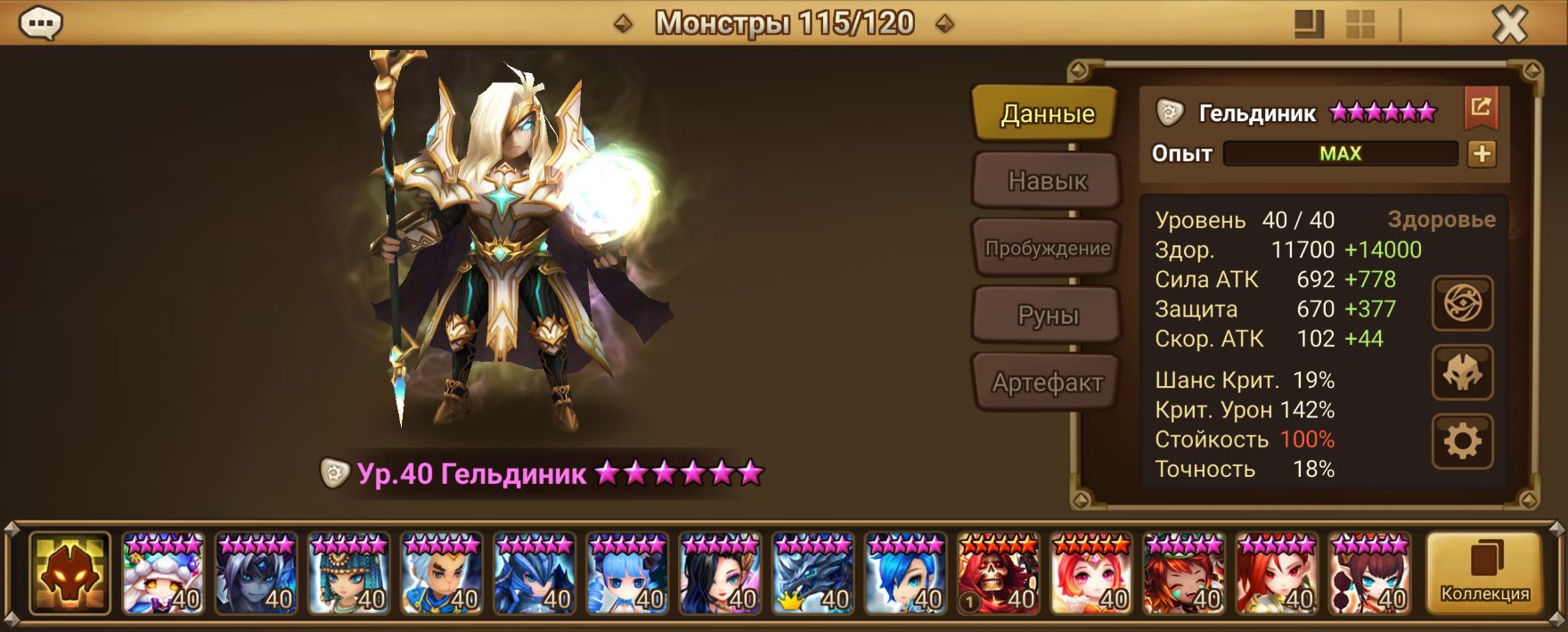Click the plus button beside the experience bar
Screen dimensions: 1568x632
click(1482, 153)
